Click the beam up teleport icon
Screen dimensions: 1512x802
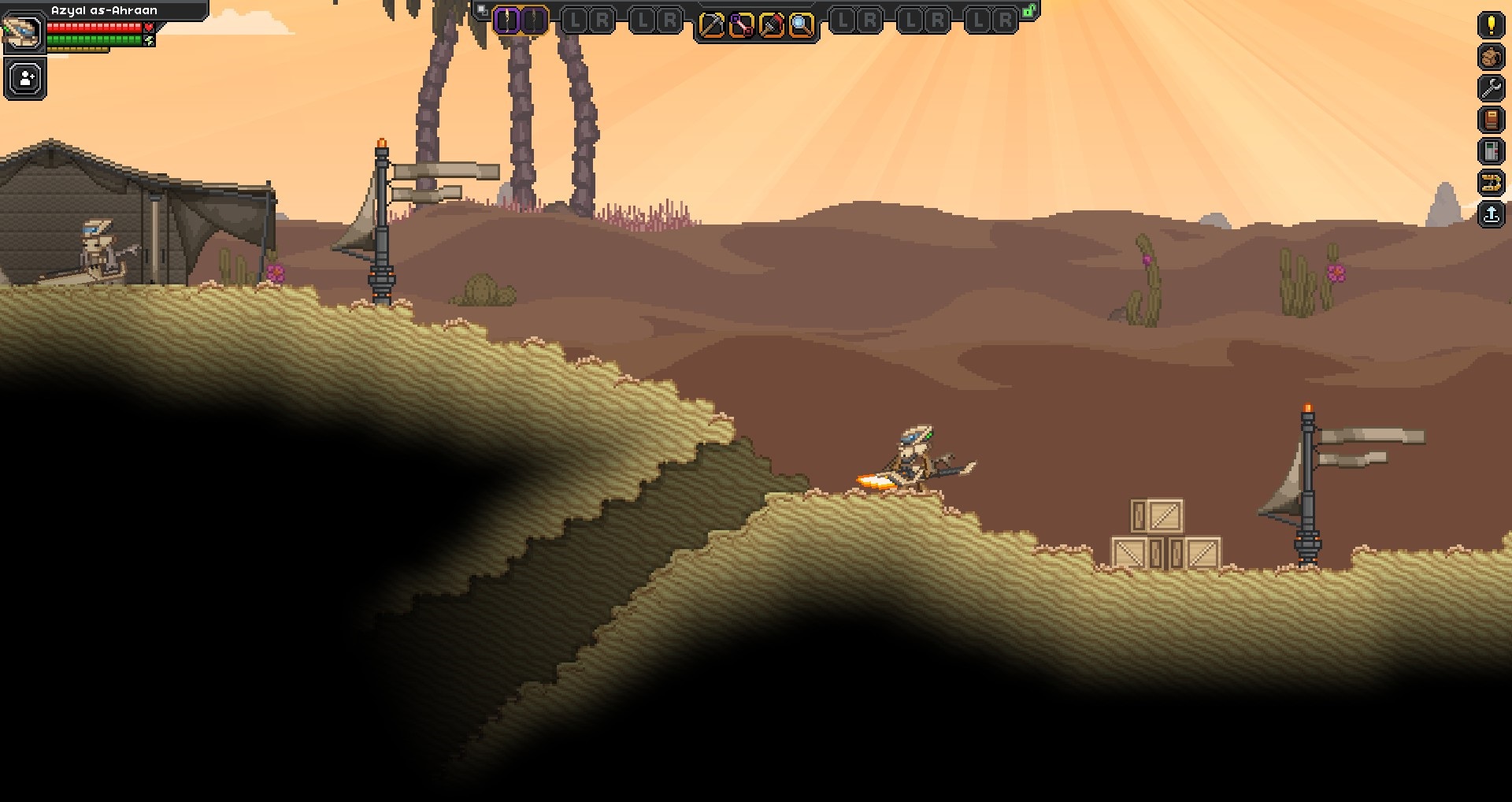(1491, 214)
